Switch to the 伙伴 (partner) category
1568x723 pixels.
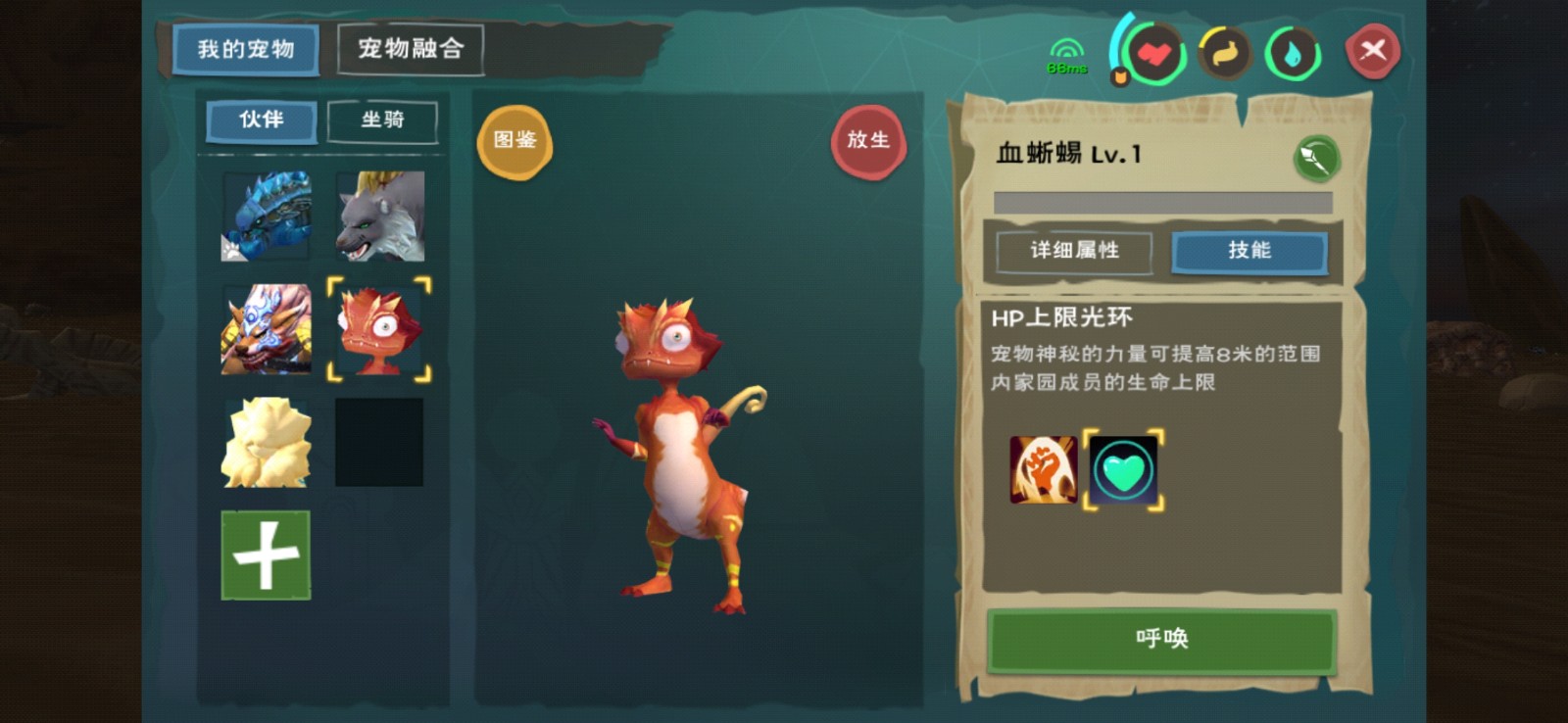click(x=261, y=120)
